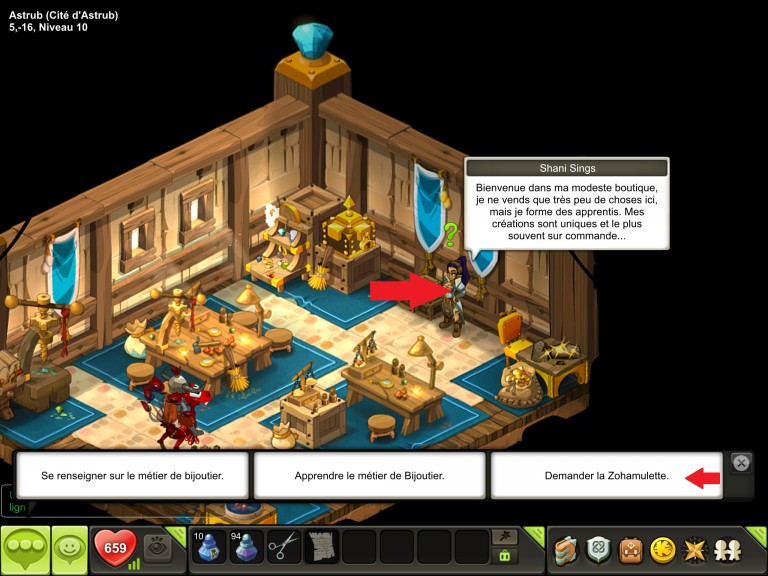Open the backpack inventory
The height and width of the screenshot is (576, 768).
pos(630,549)
